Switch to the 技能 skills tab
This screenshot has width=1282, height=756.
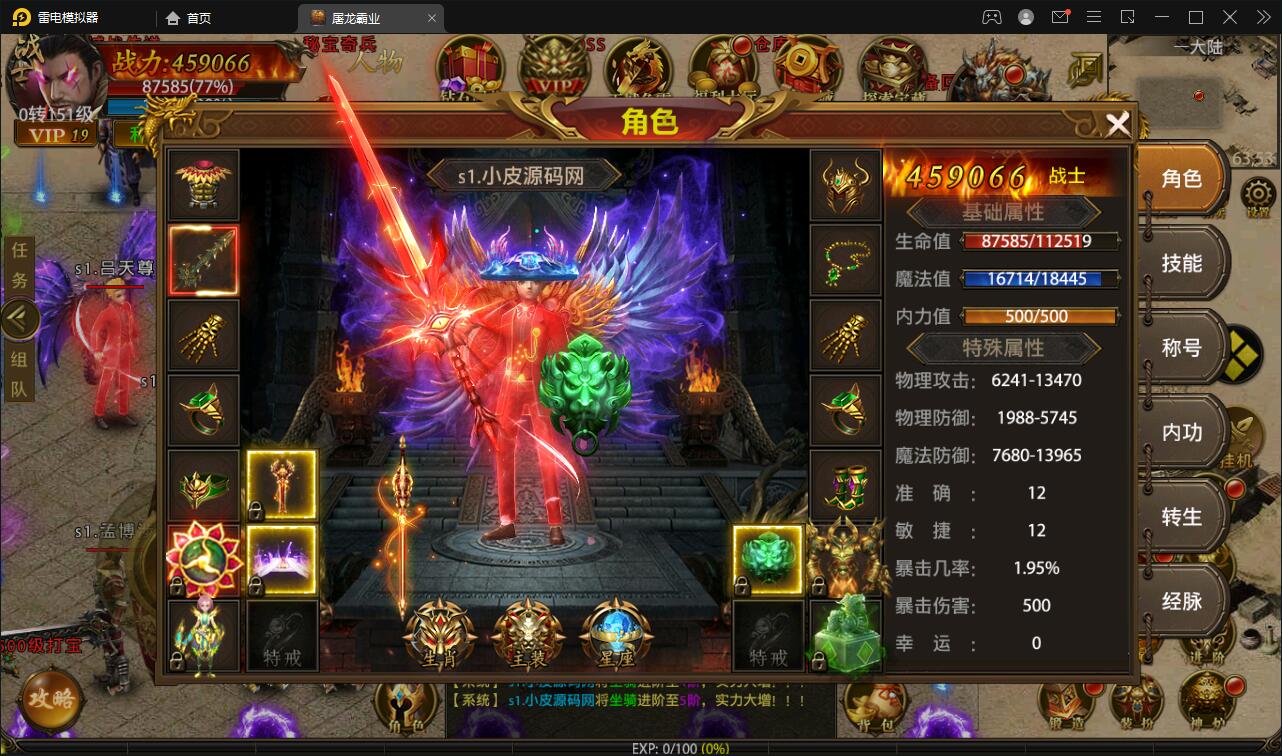click(1182, 262)
